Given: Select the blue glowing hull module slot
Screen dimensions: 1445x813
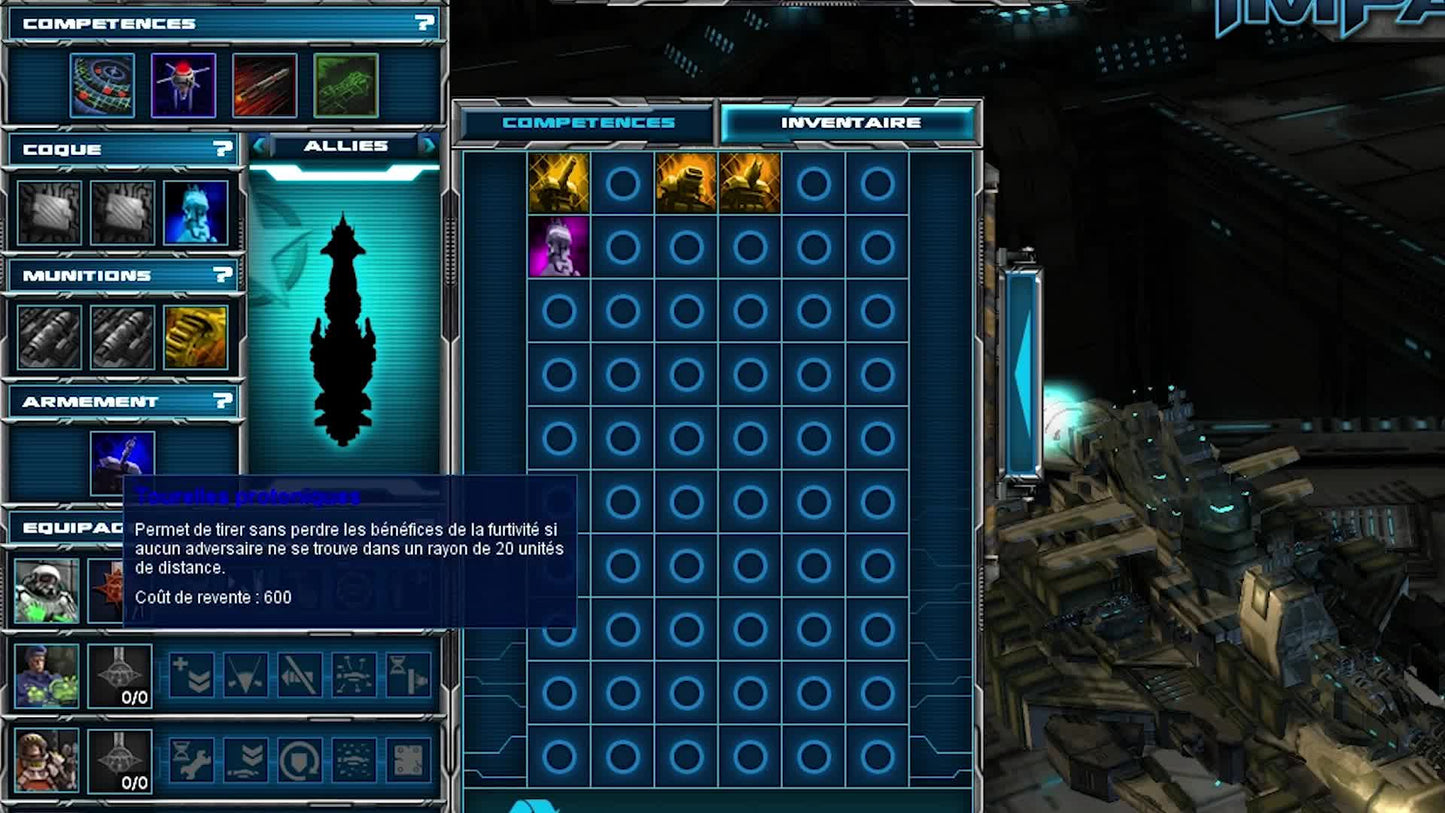Looking at the screenshot, I should (196, 212).
